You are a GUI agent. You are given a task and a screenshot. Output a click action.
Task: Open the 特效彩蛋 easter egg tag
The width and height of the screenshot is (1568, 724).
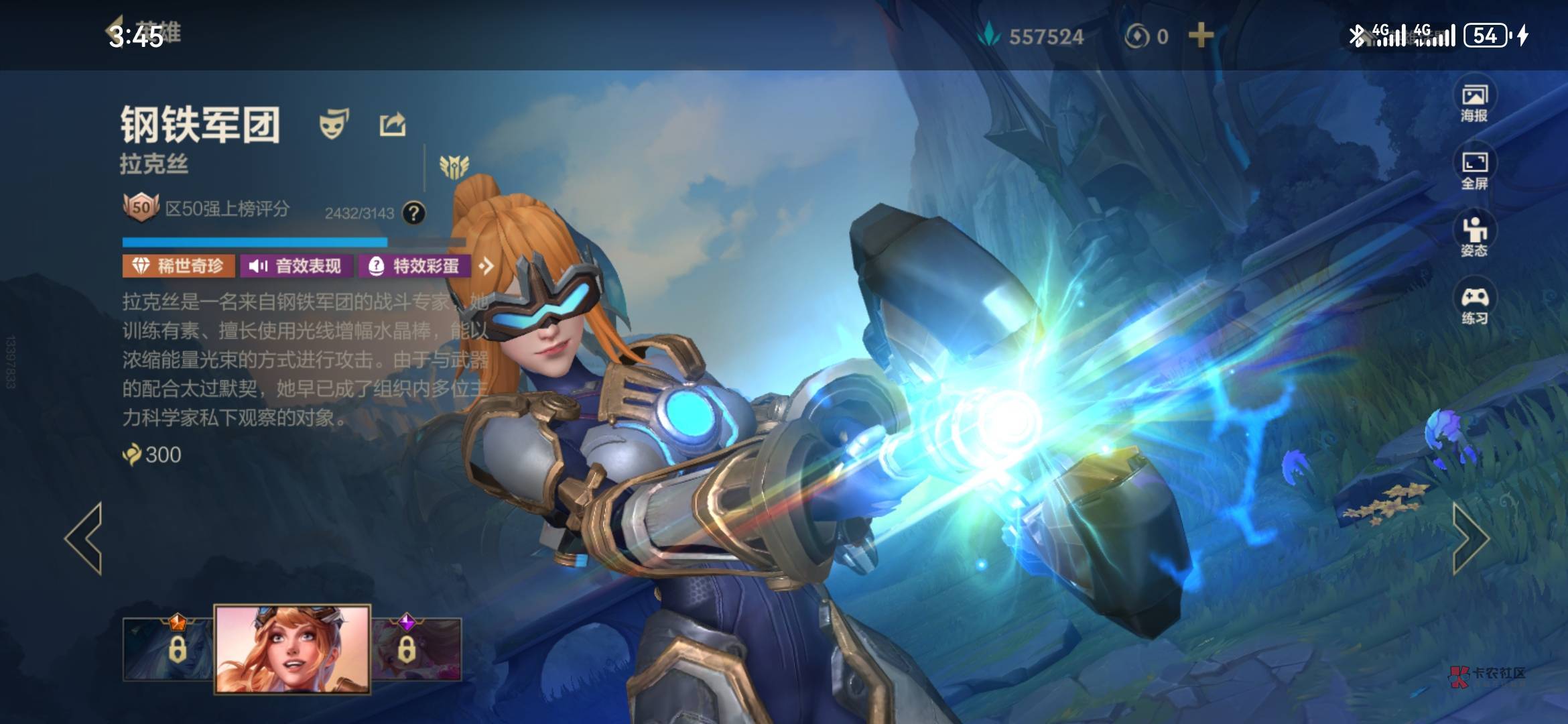pos(415,266)
